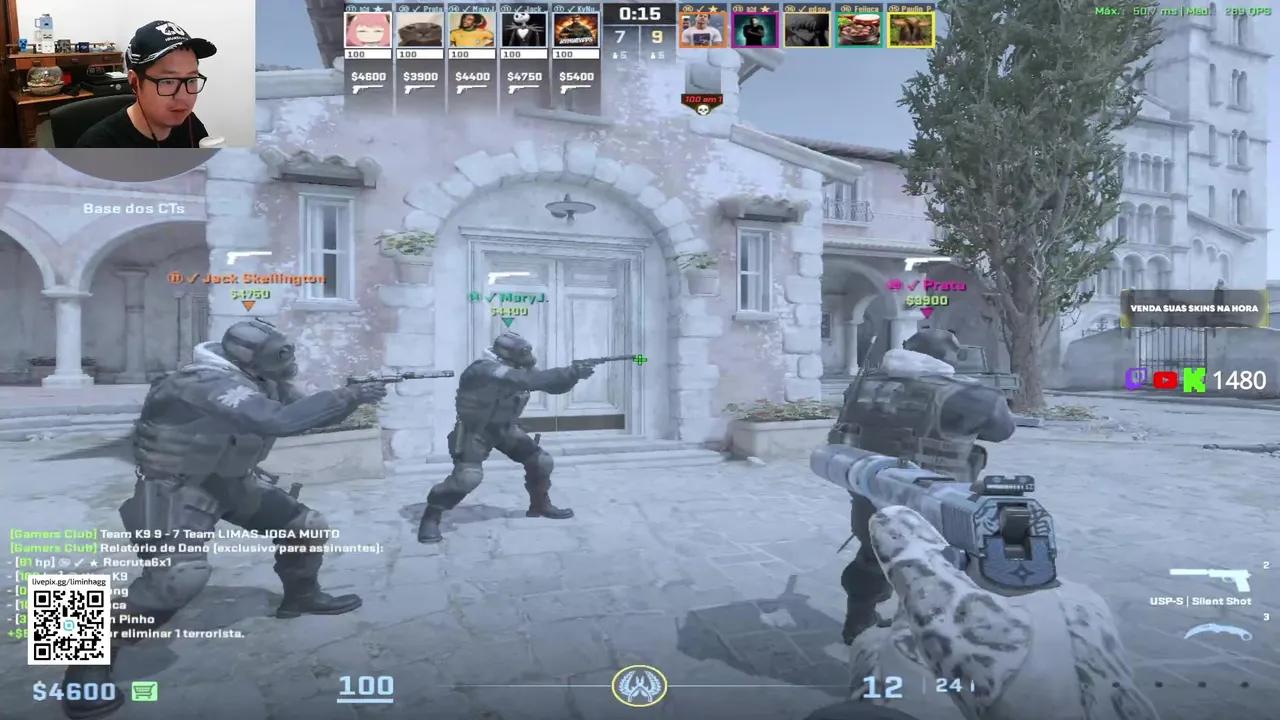
Task: Open livepix.gg/liminhagg donation QR code
Action: 68,624
